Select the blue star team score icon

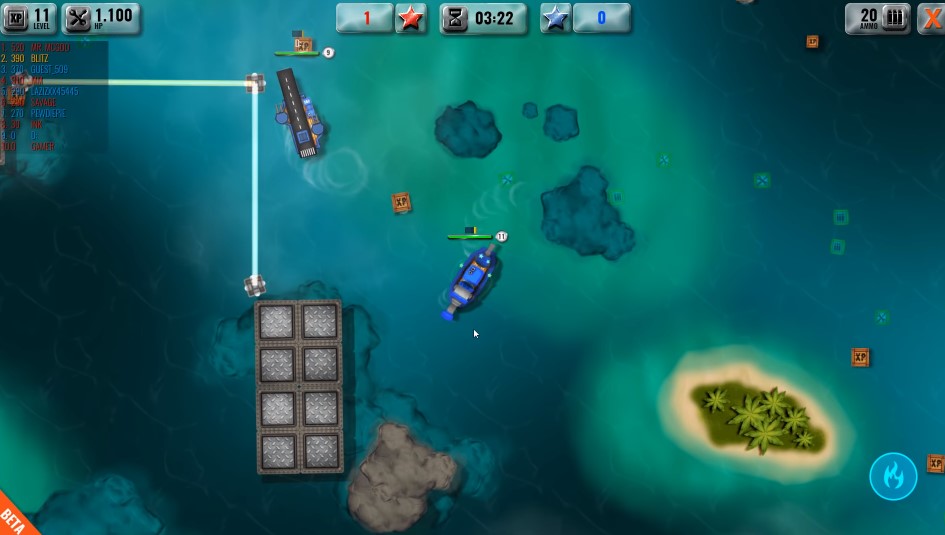[x=556, y=18]
